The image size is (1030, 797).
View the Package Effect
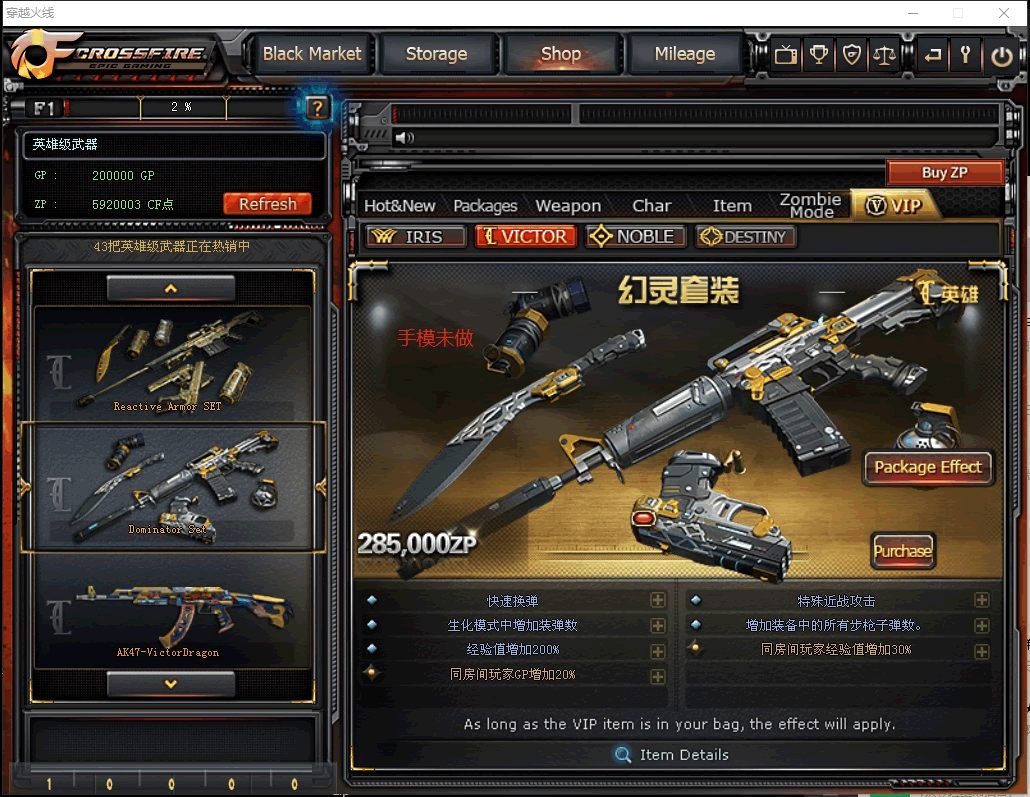(x=928, y=467)
